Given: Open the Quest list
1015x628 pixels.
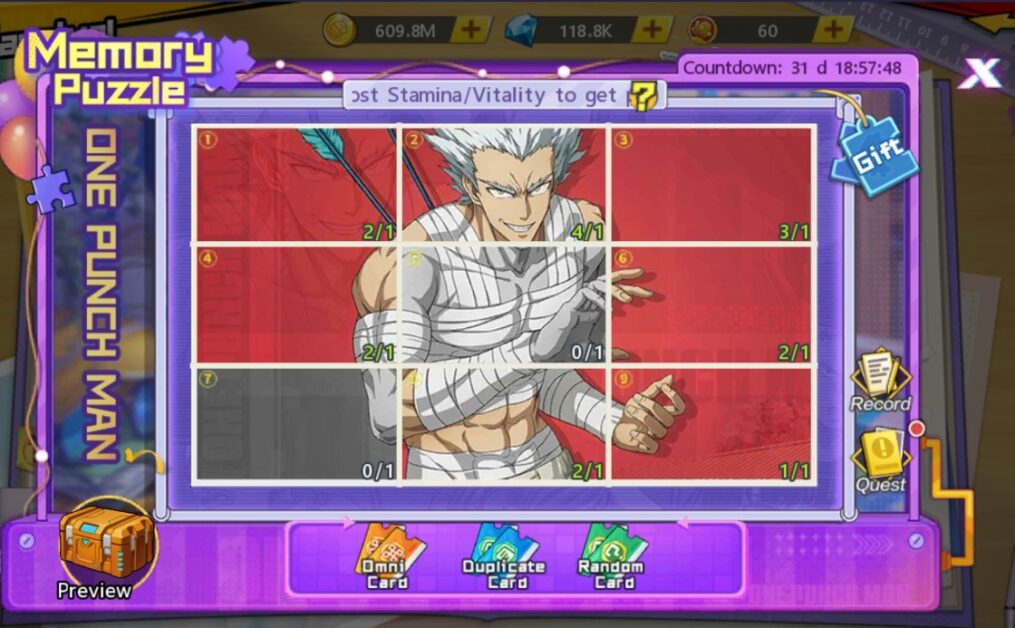Looking at the screenshot, I should [880, 462].
